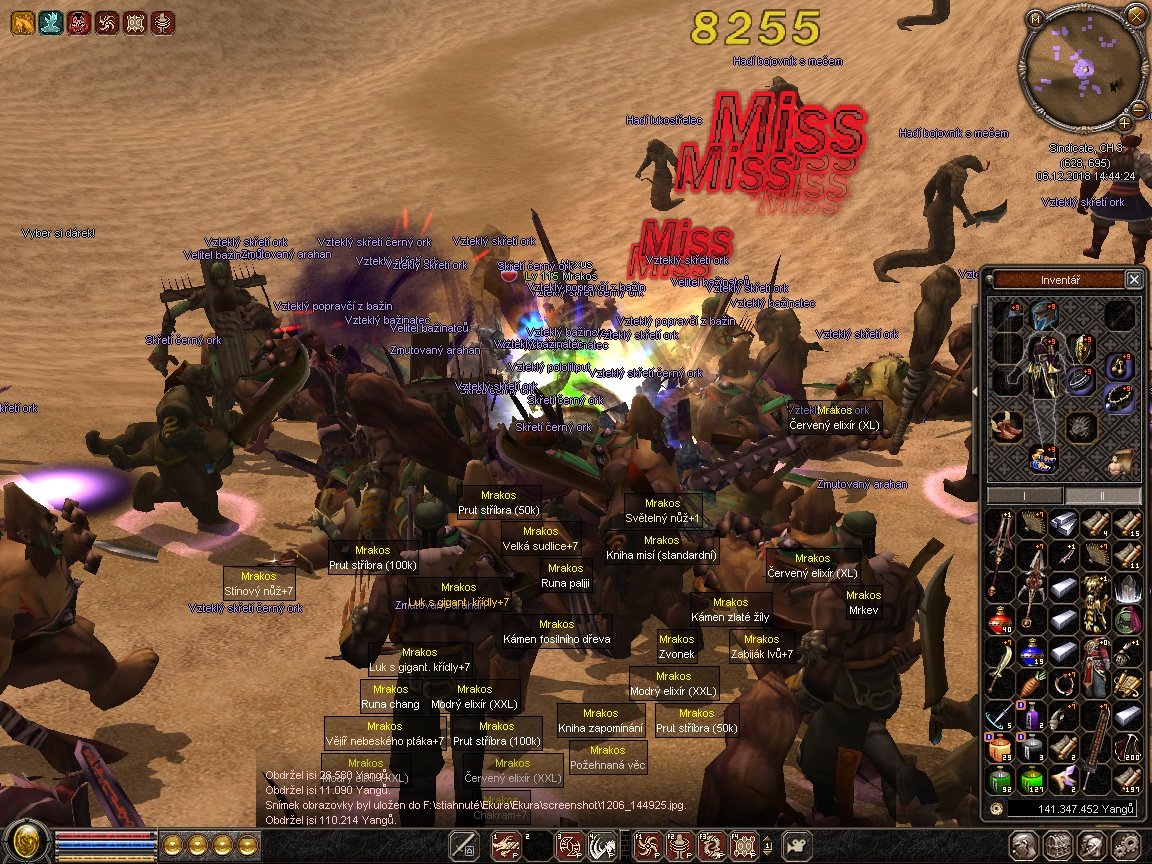Zoom in the minimap with the plus button
This screenshot has height=864, width=1152.
pos(1125,123)
